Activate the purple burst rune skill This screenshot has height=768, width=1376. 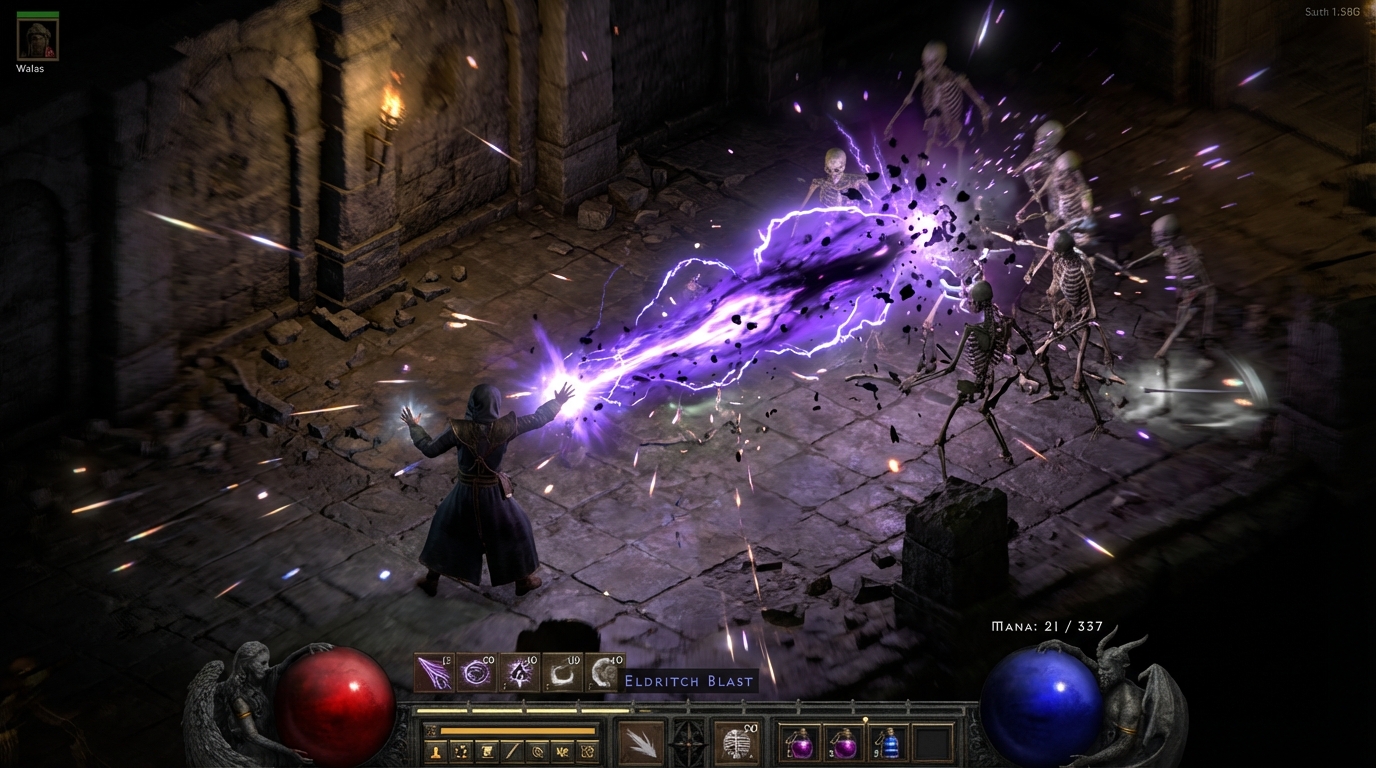520,674
